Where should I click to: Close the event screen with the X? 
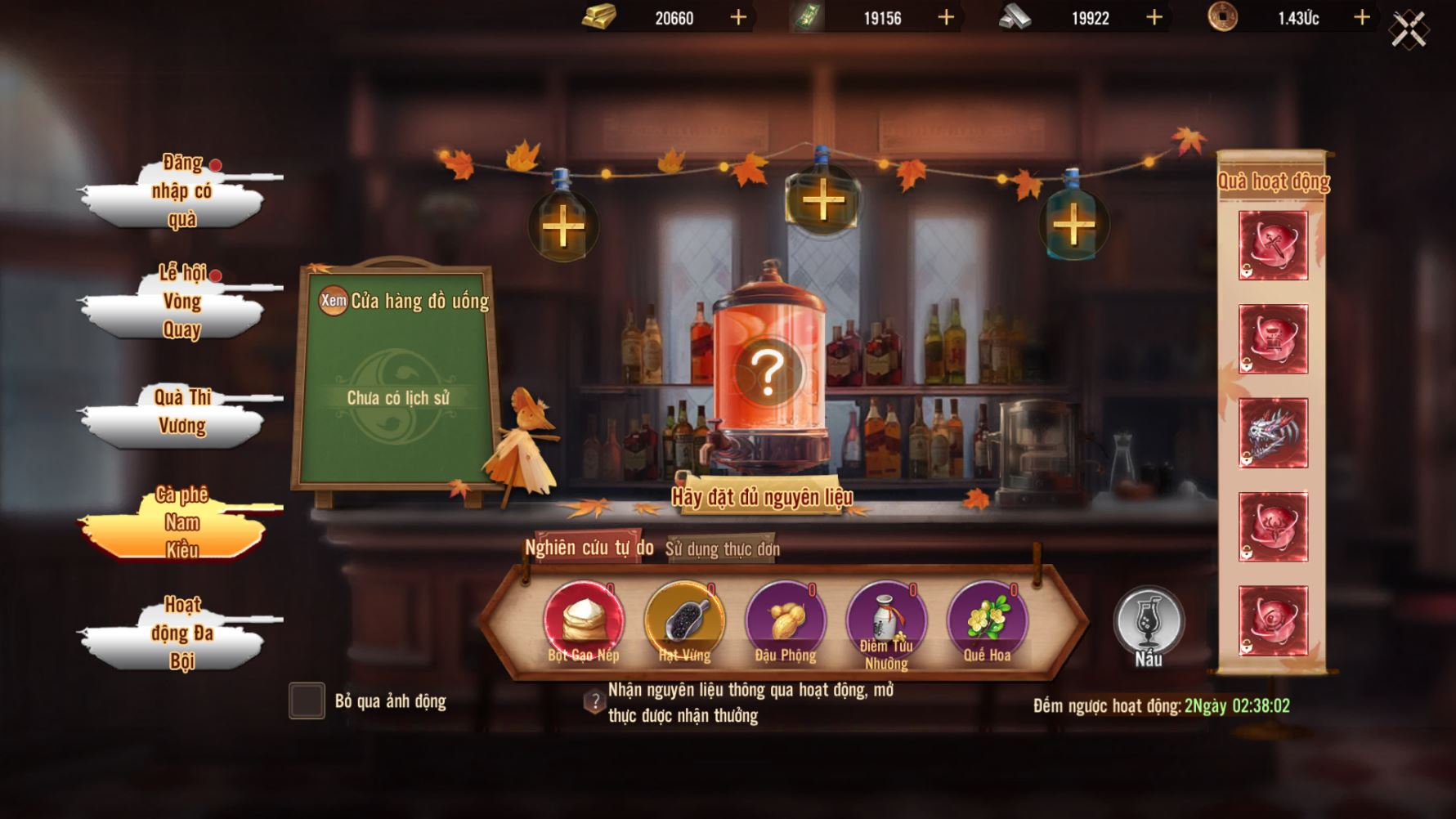coord(1409,30)
